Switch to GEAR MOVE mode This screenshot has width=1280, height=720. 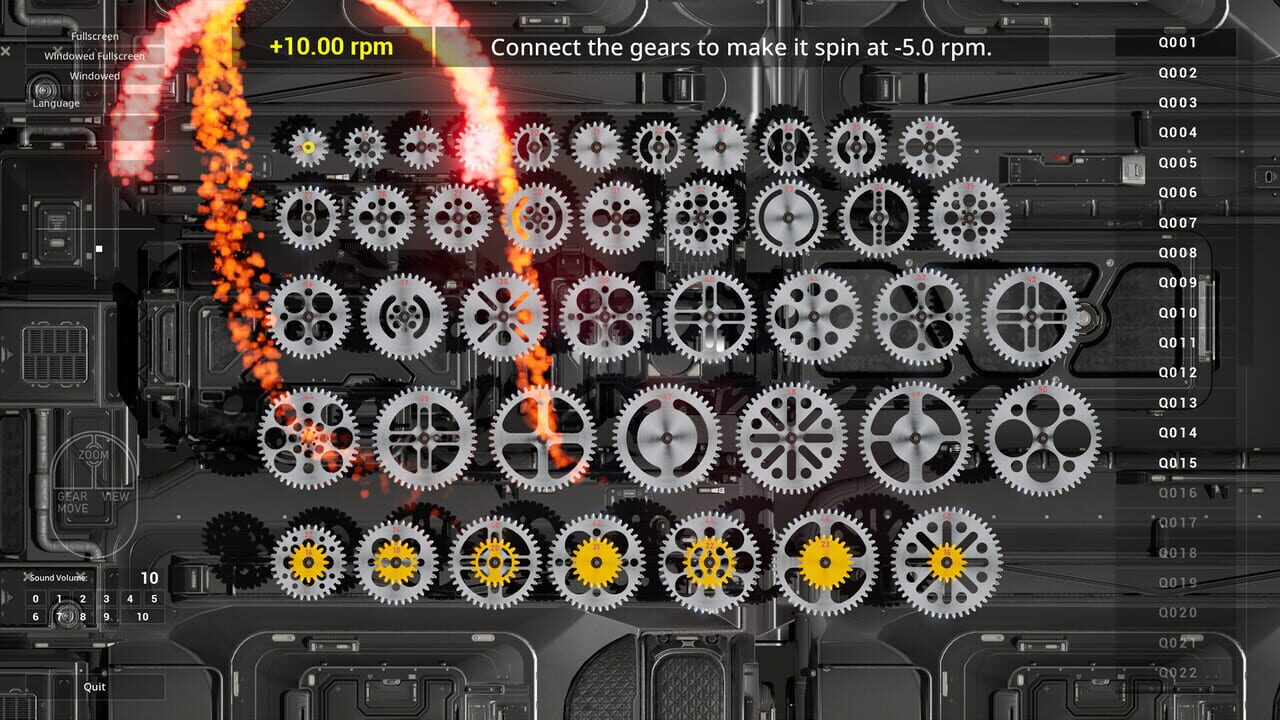point(74,498)
